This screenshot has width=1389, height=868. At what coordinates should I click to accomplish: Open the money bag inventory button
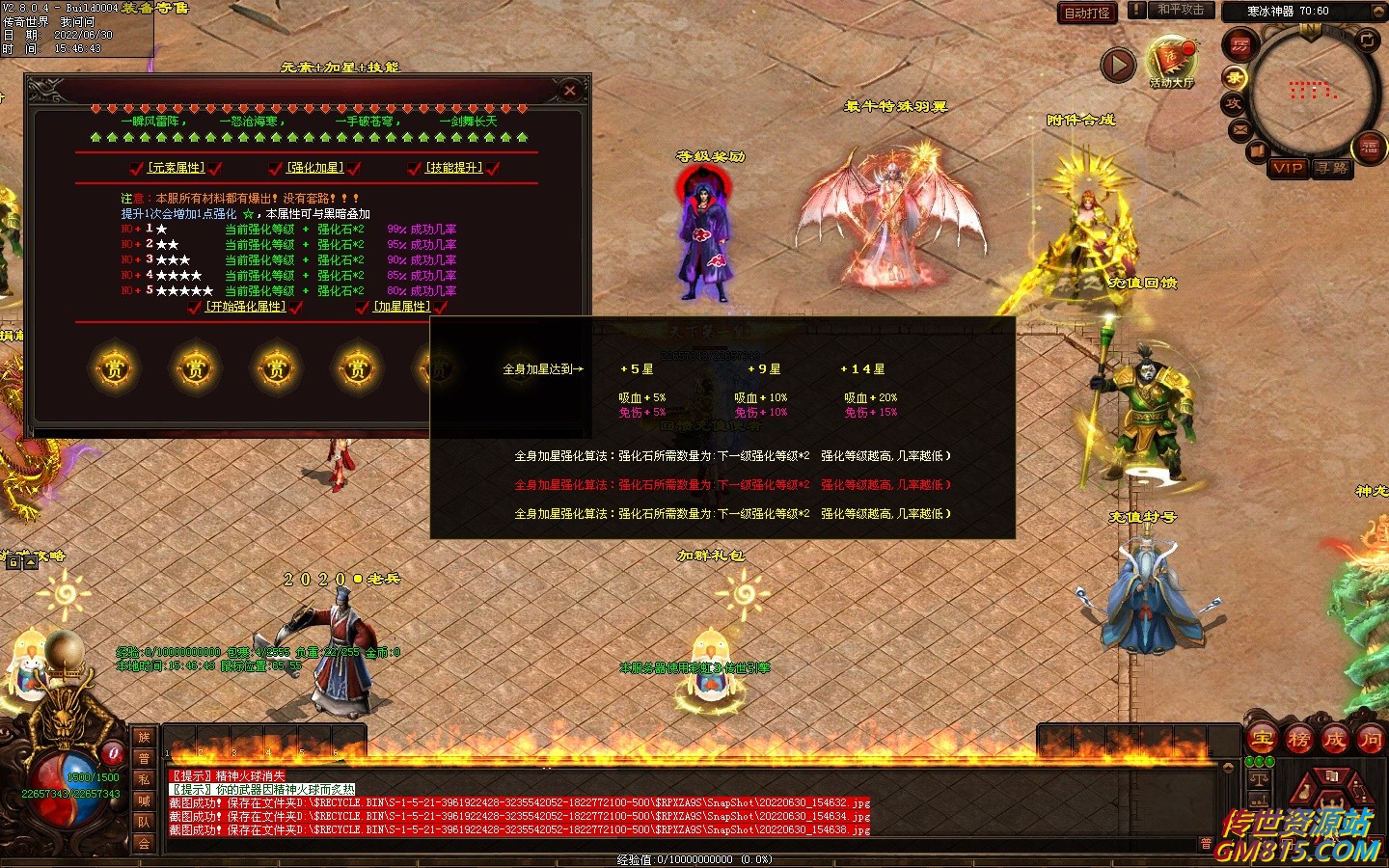(1307, 789)
